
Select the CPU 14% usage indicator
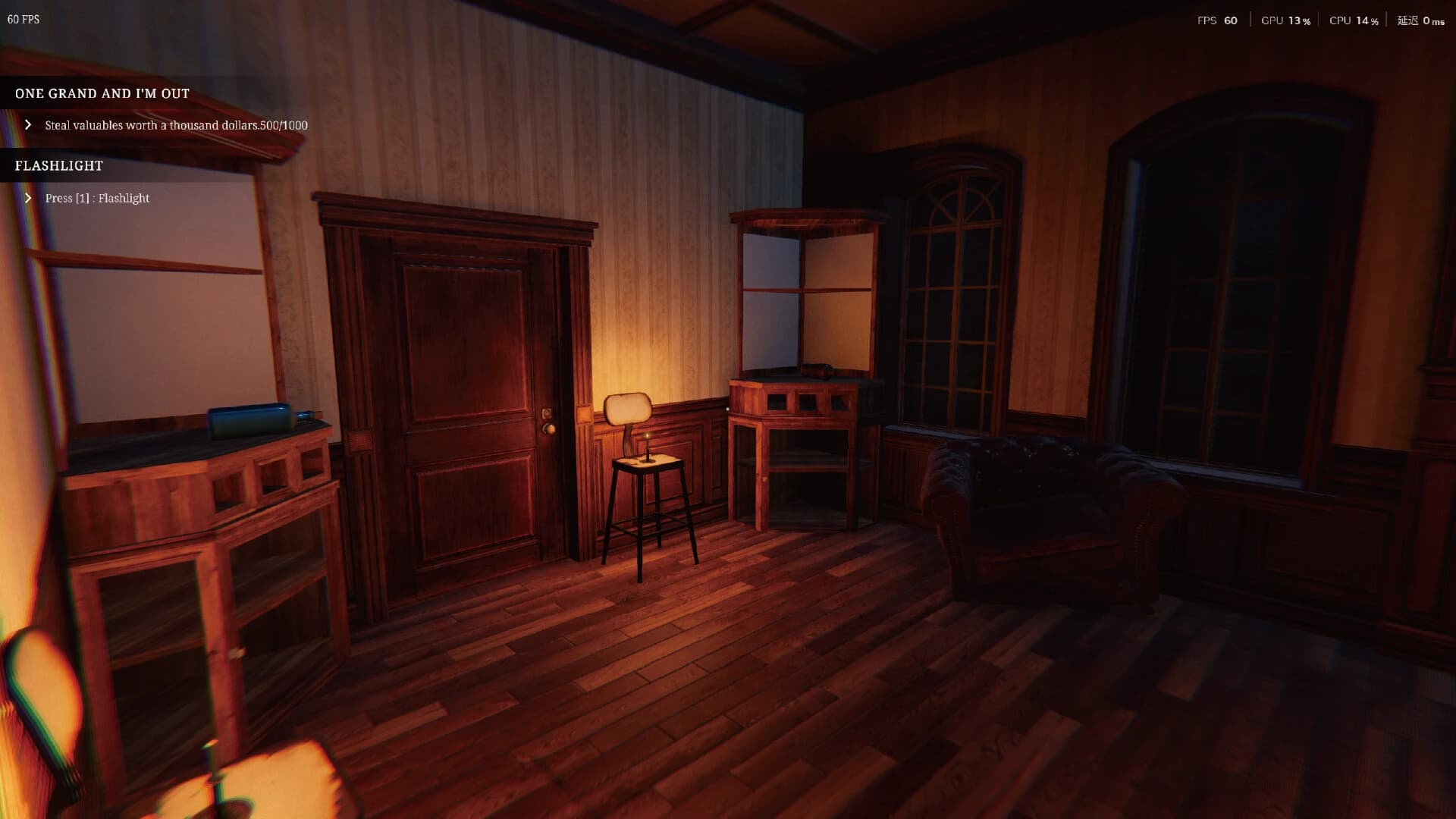tap(1354, 20)
